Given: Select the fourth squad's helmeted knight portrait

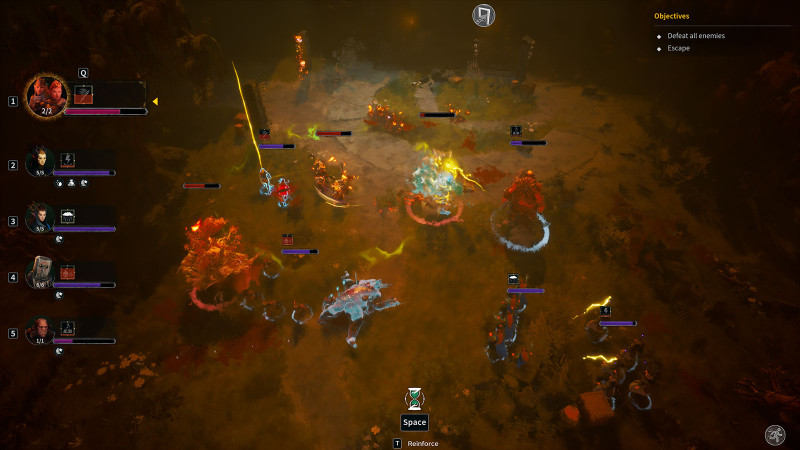Looking at the screenshot, I should pos(40,272).
